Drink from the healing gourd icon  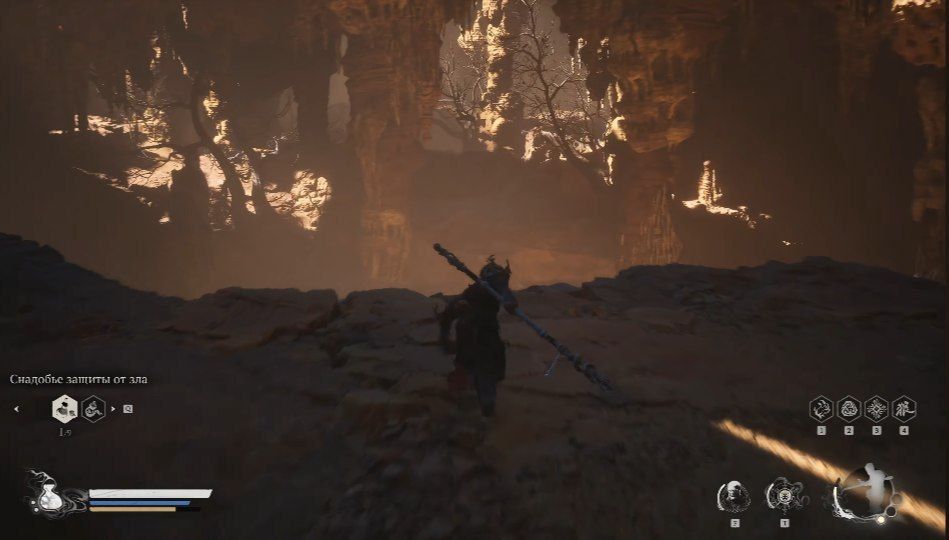point(45,494)
